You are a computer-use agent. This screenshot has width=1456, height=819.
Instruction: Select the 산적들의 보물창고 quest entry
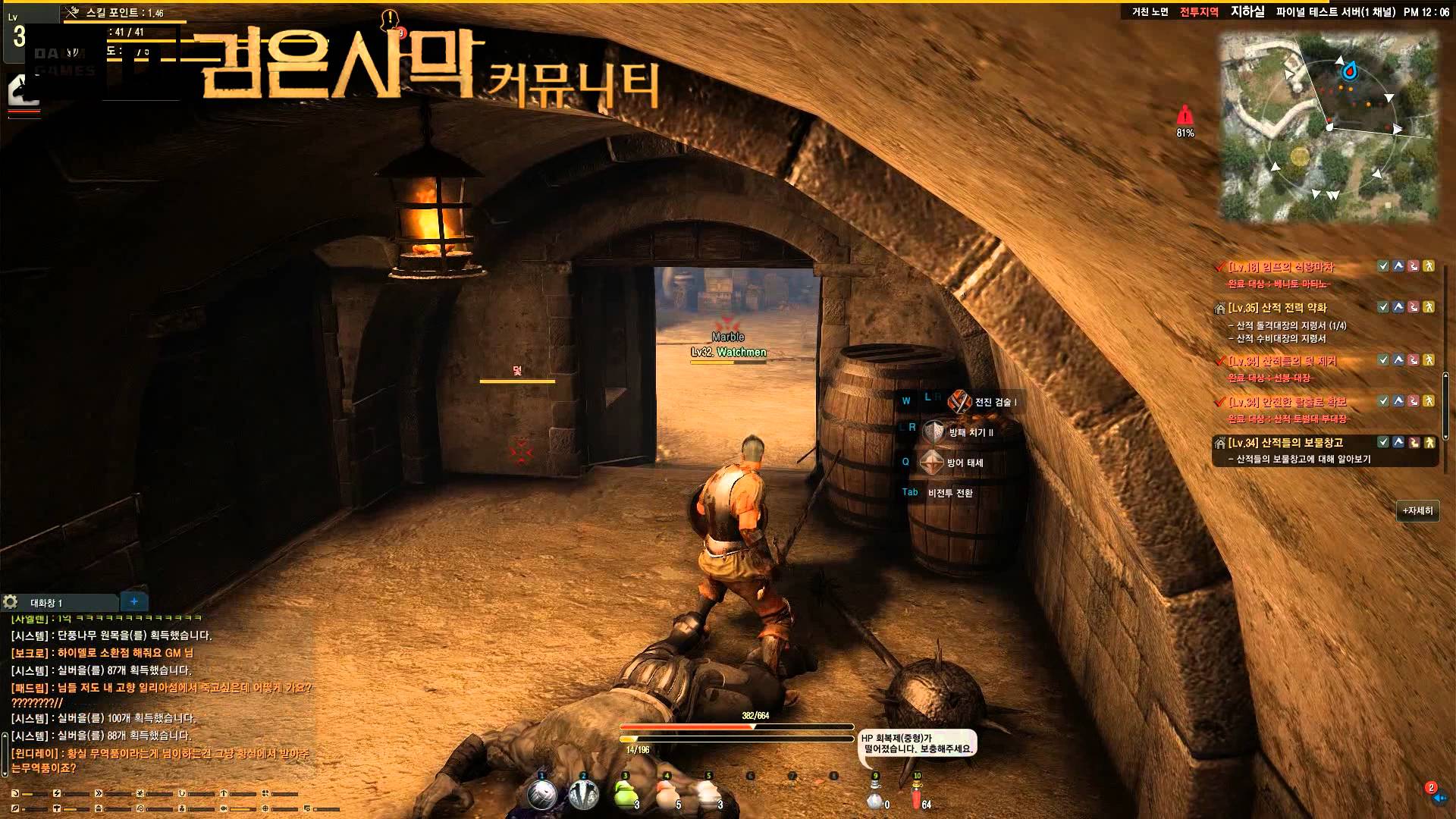point(1301,443)
